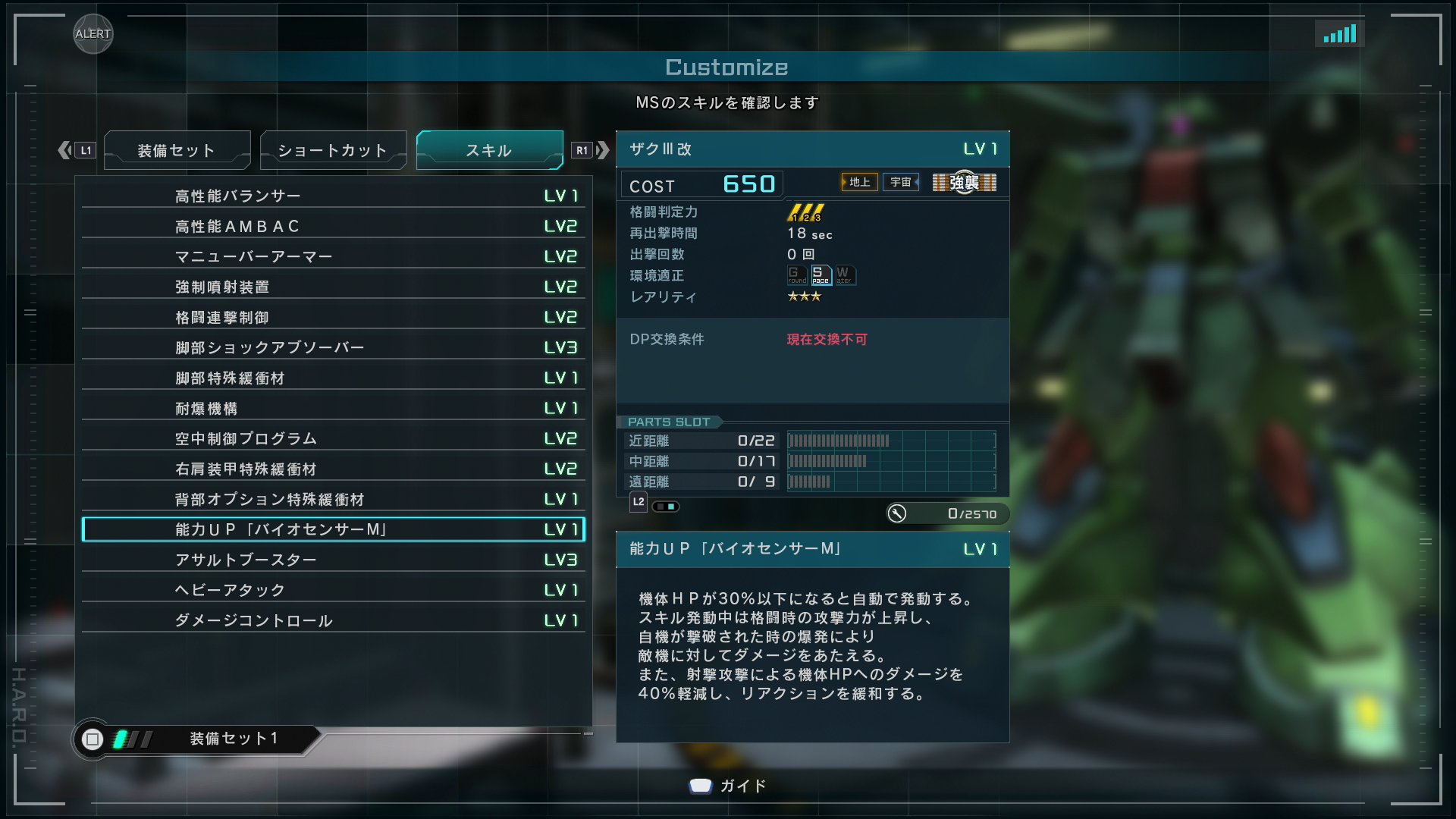Click the ALERT indicator at top left

[93, 34]
